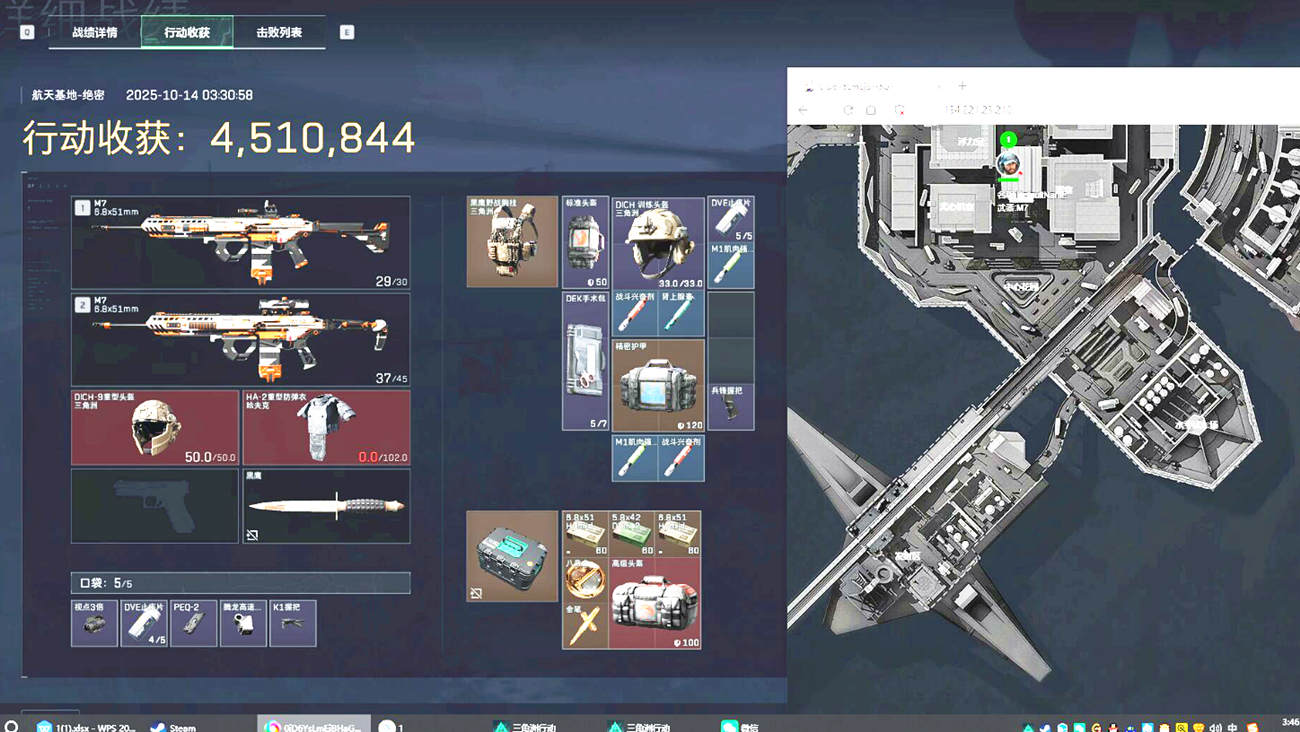The width and height of the screenshot is (1300, 732).
Task: Pick the green 5.8x42 ammo box
Action: (631, 534)
